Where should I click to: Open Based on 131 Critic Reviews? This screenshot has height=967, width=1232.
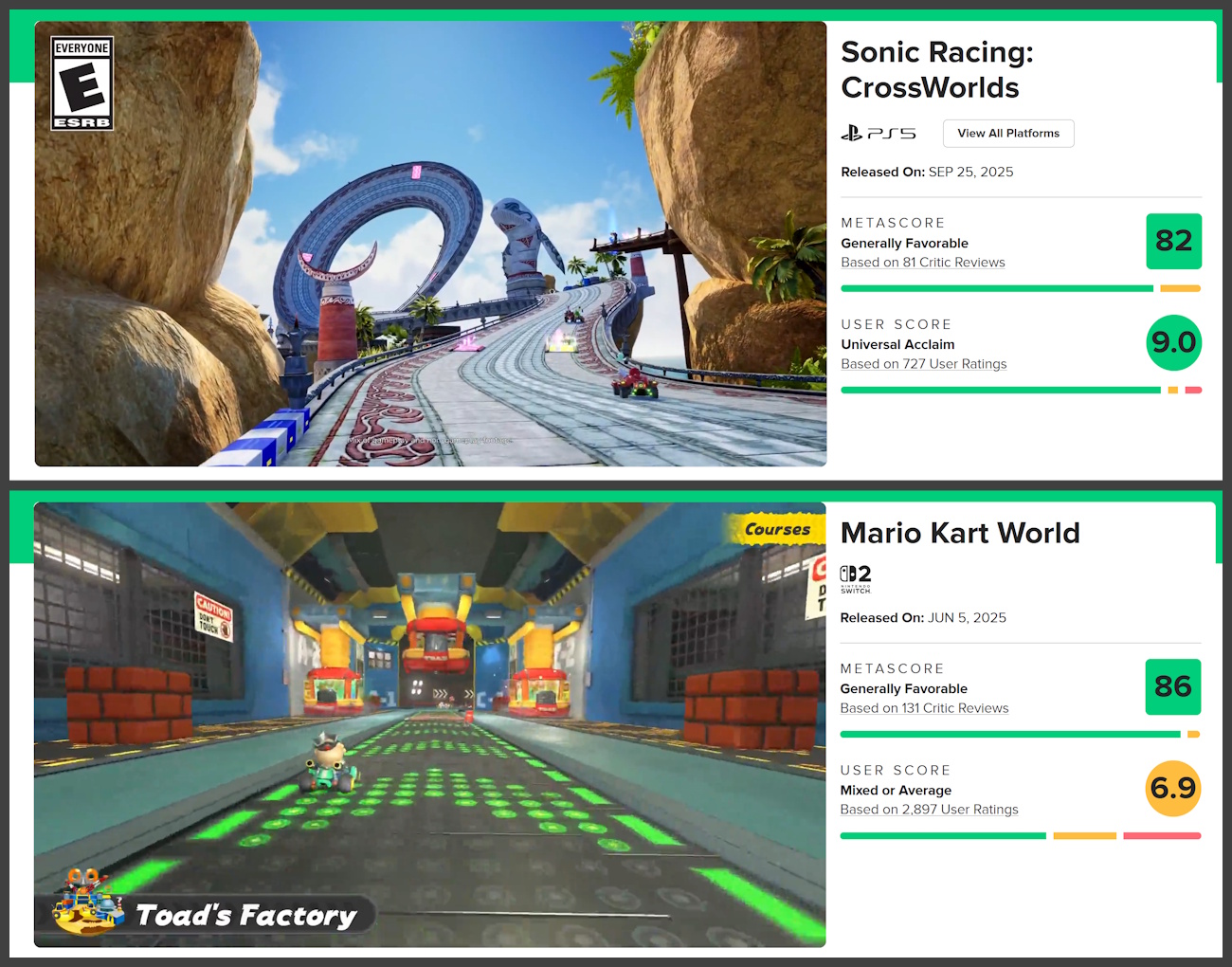tap(924, 707)
